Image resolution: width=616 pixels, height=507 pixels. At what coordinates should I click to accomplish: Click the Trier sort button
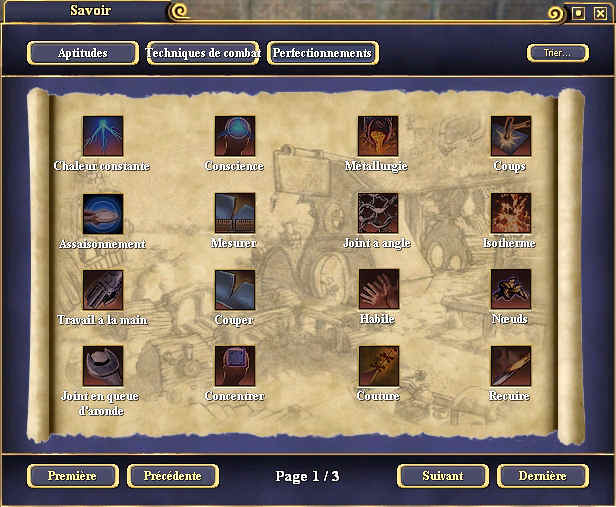(x=557, y=53)
